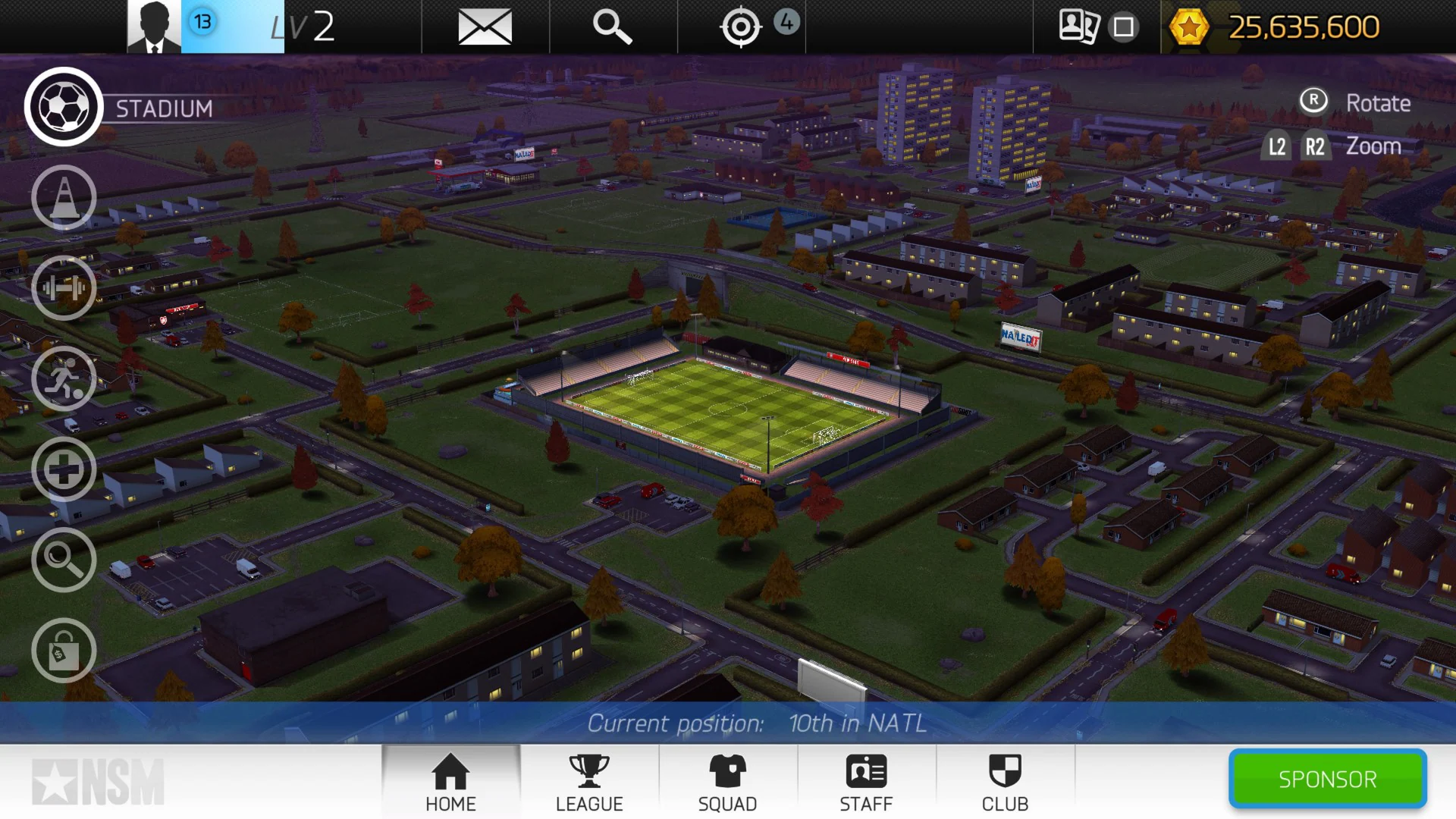Open the mail envelope at the top

pyautogui.click(x=485, y=27)
